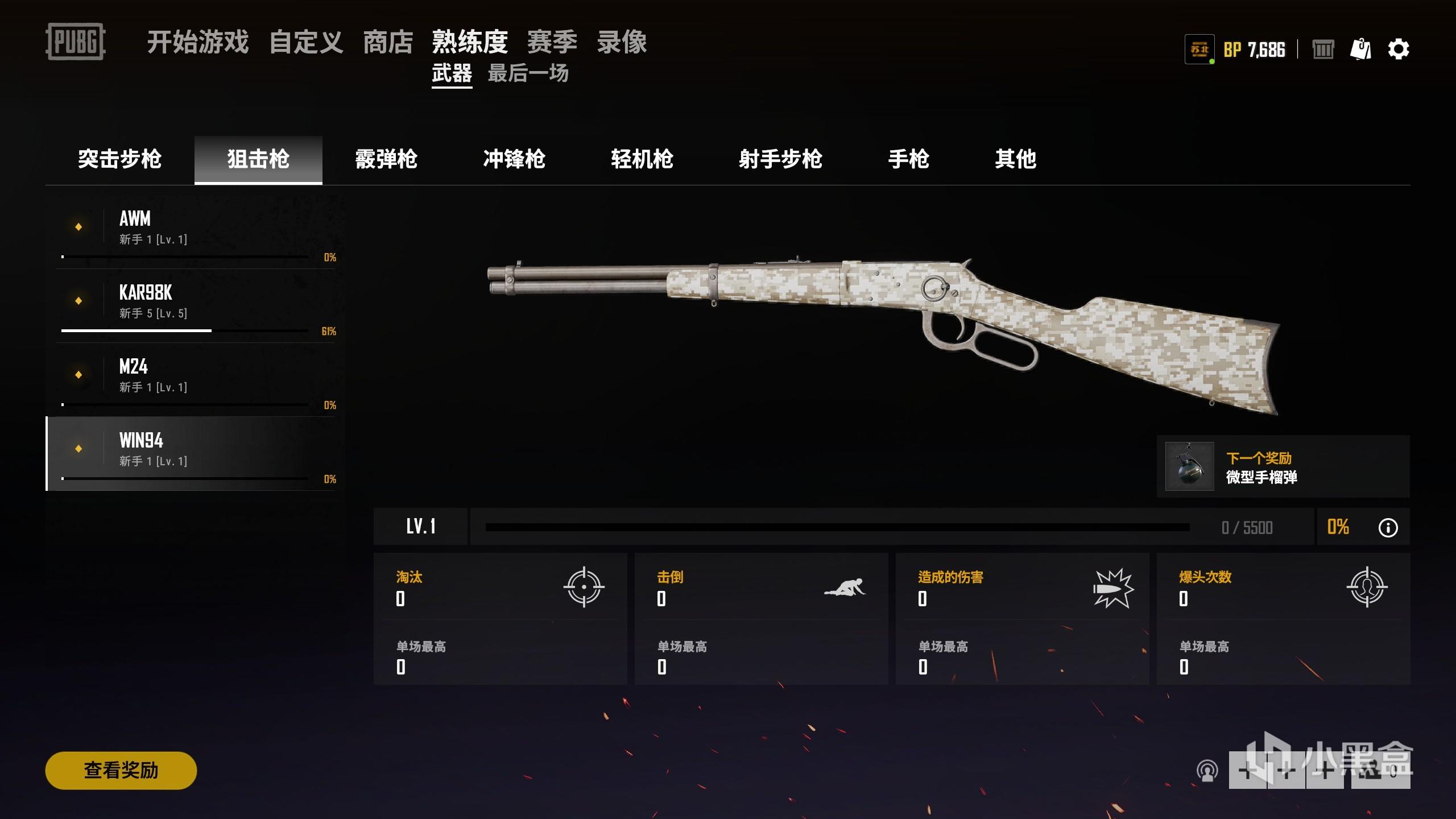The height and width of the screenshot is (819, 1456).
Task: Select the 突击步枪 weapon category
Action: pyautogui.click(x=119, y=159)
